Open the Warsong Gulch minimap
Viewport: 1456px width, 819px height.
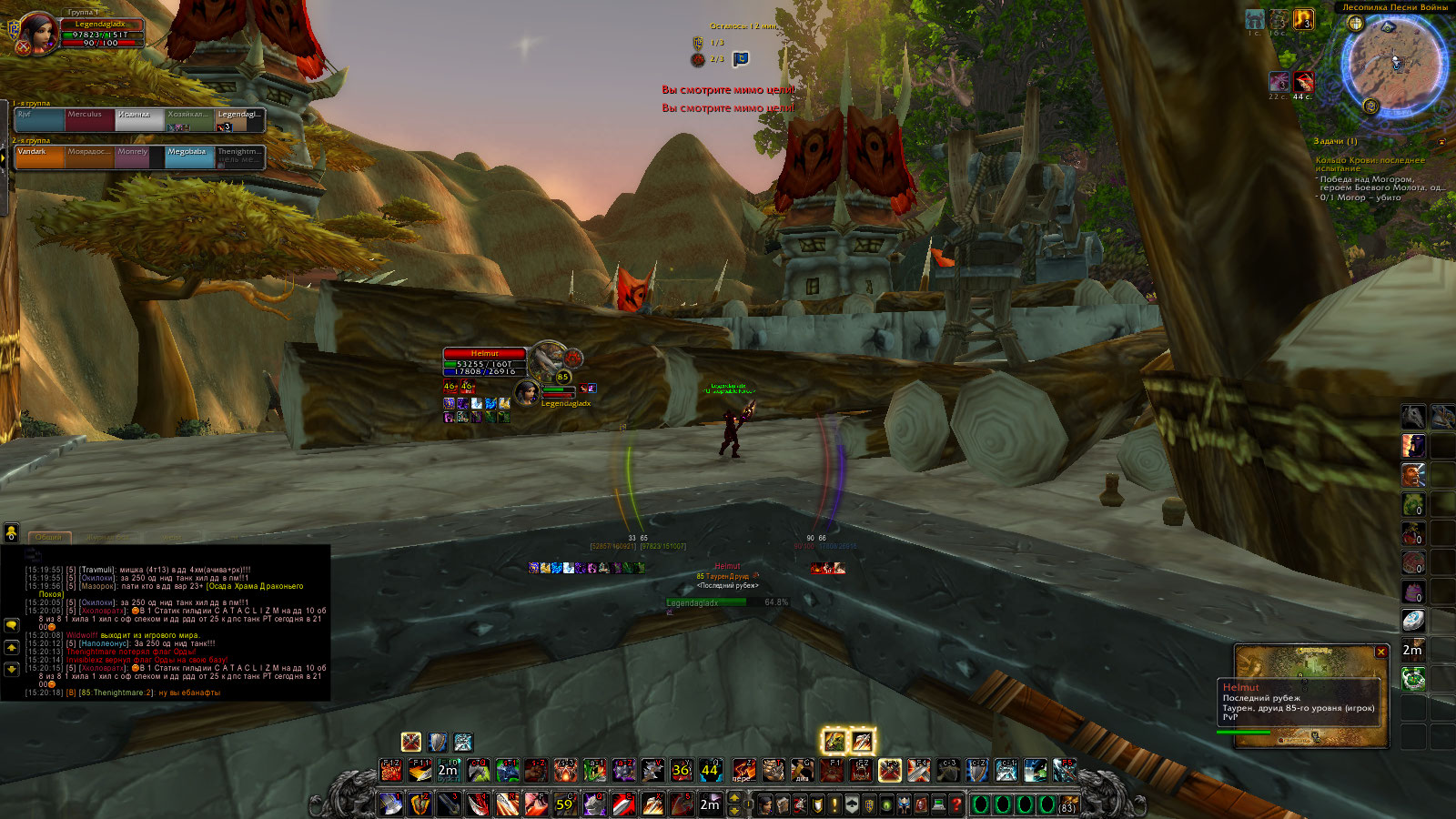1393,66
